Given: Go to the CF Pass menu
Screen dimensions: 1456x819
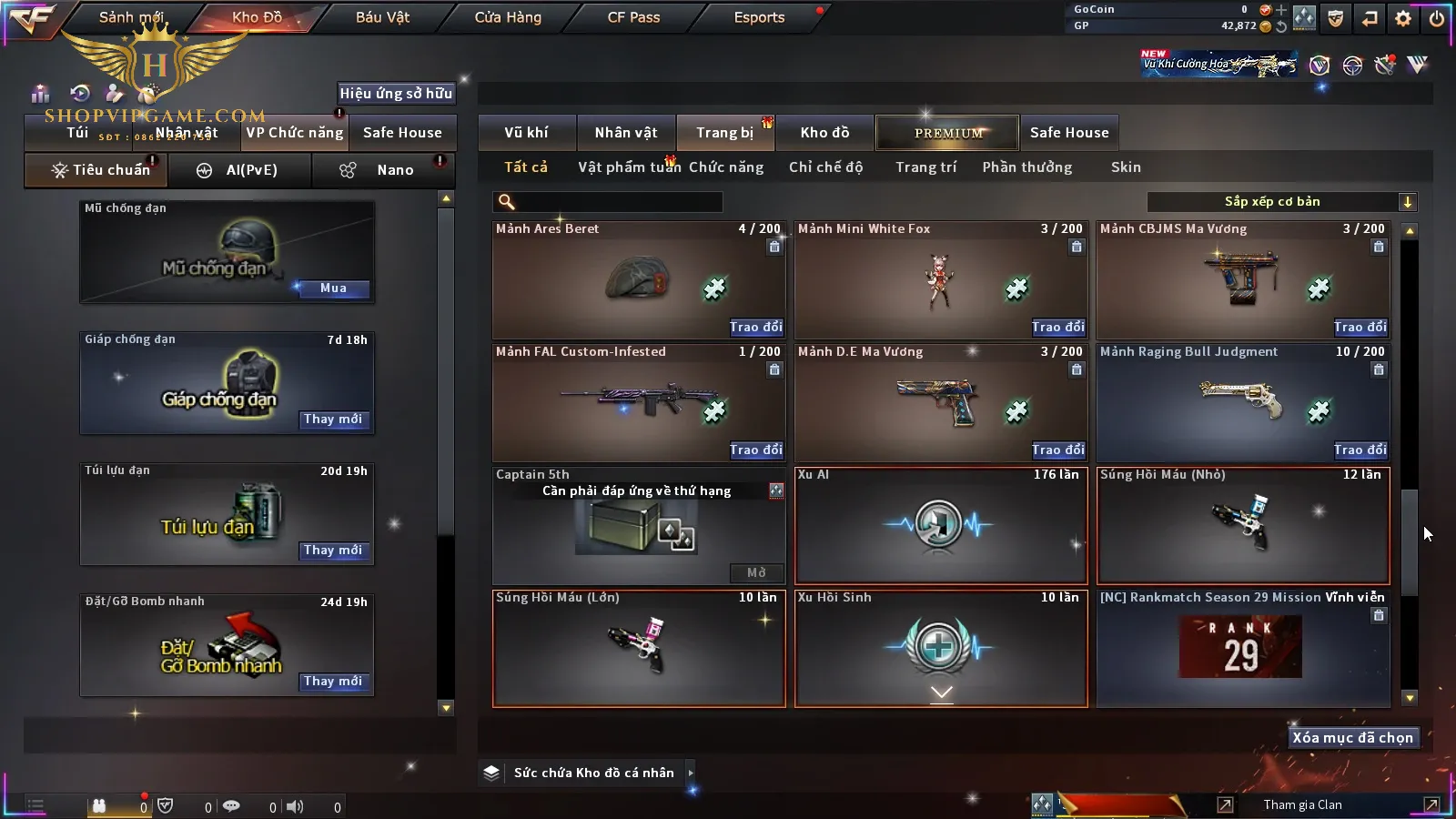Looking at the screenshot, I should click(633, 17).
